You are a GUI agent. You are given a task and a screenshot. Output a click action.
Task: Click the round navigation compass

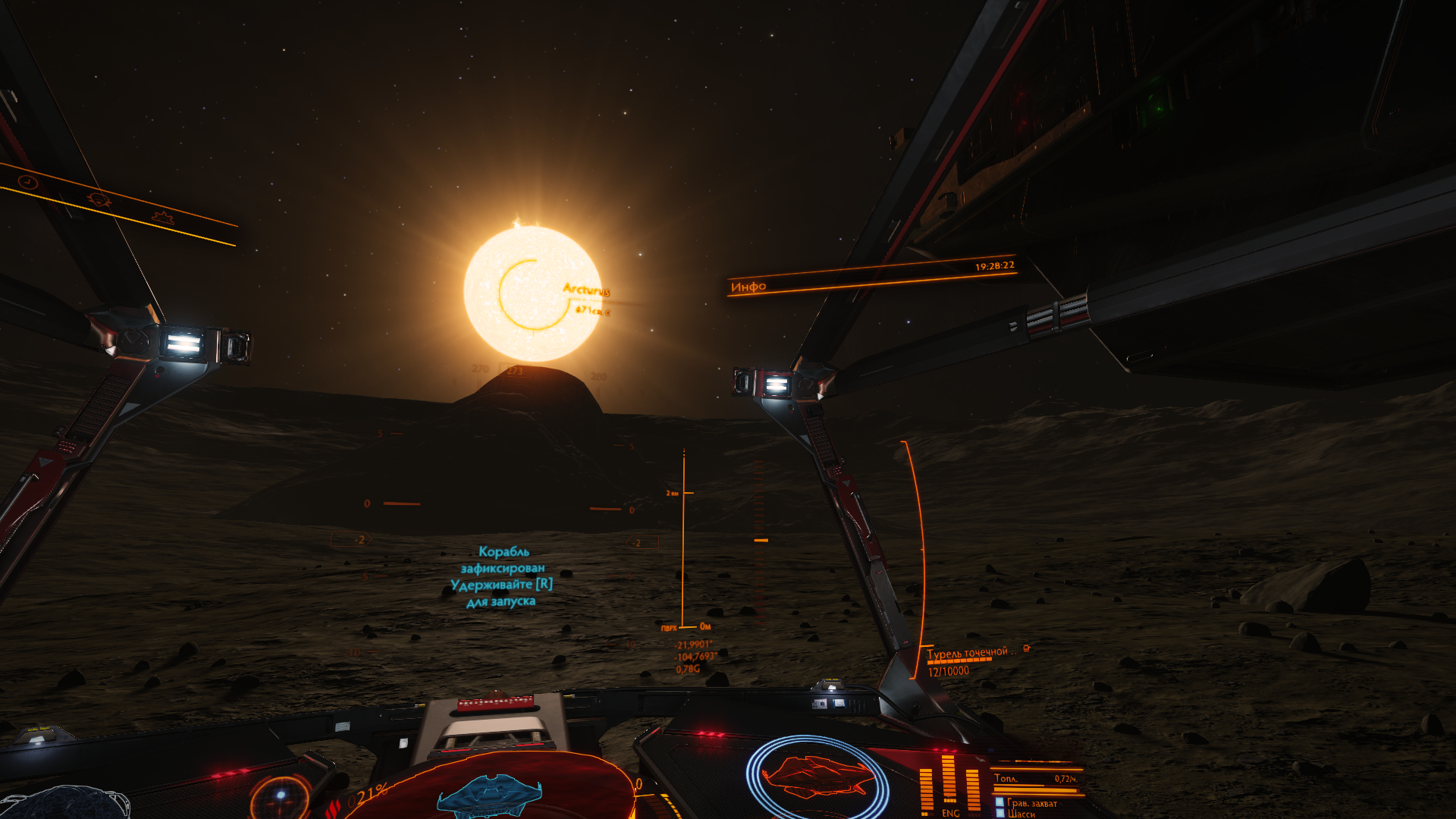281,795
